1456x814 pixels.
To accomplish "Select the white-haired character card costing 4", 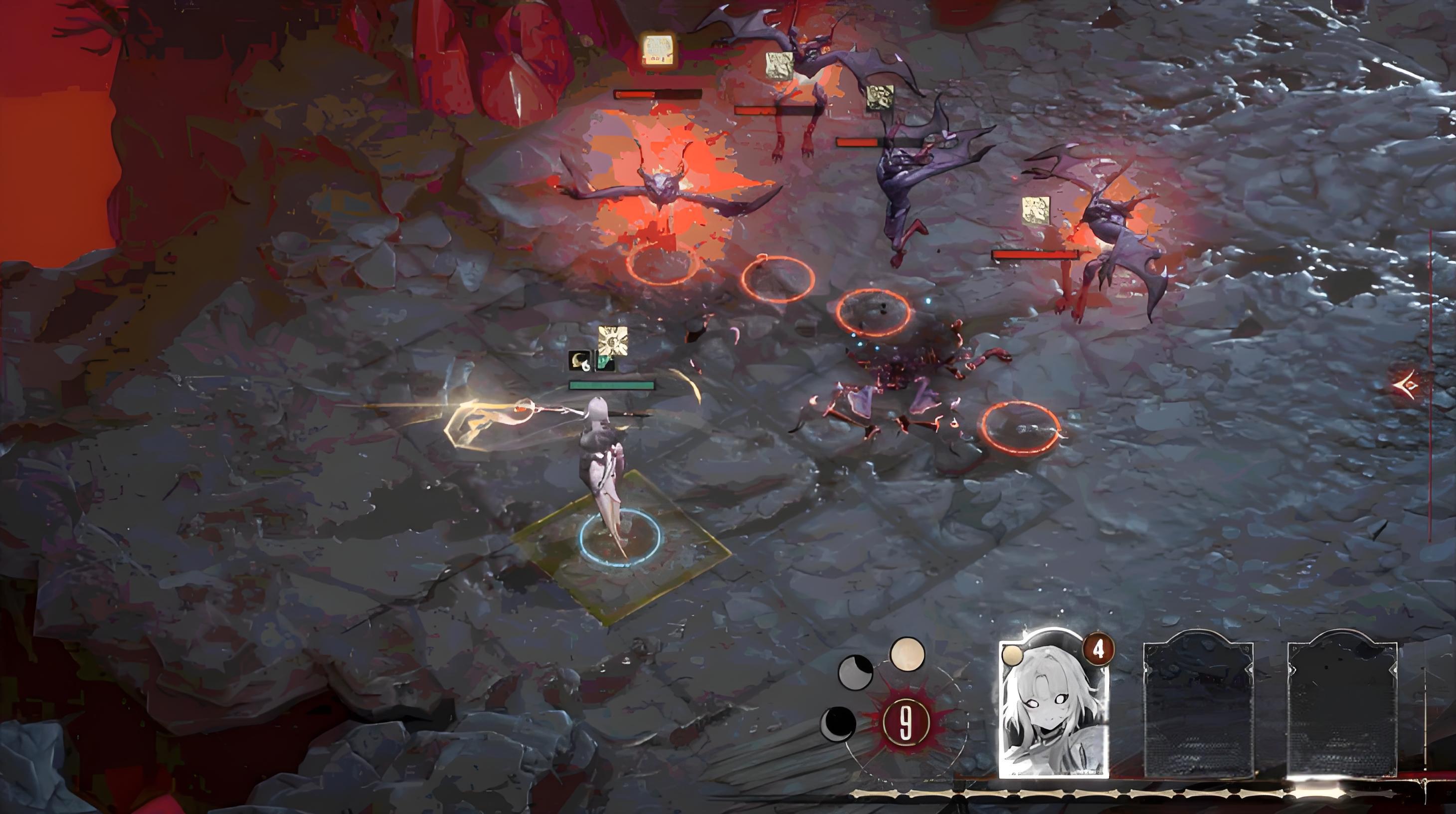I will click(x=1054, y=709).
